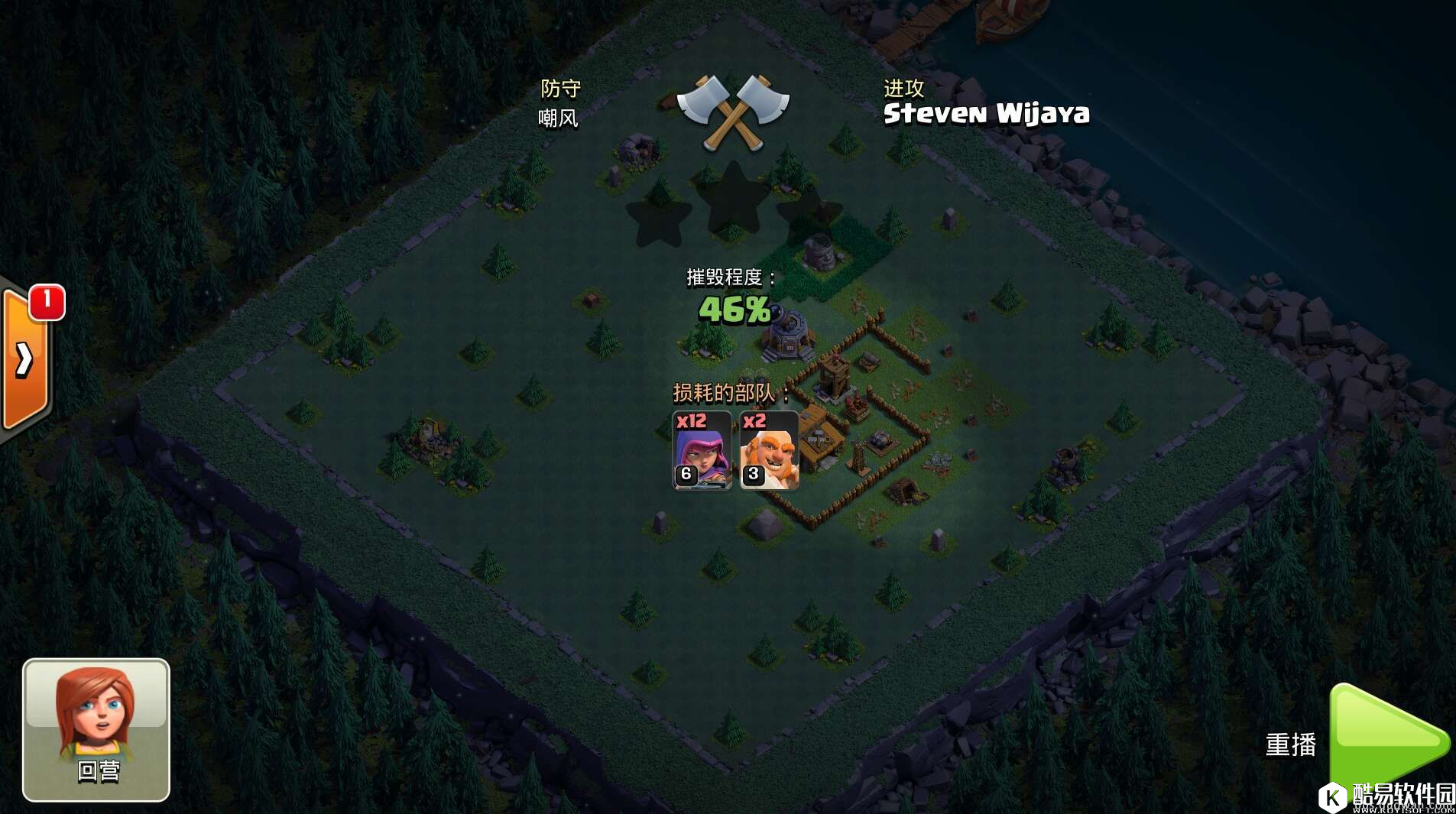Select the giant troop card
The height and width of the screenshot is (814, 1456).
pyautogui.click(x=769, y=450)
